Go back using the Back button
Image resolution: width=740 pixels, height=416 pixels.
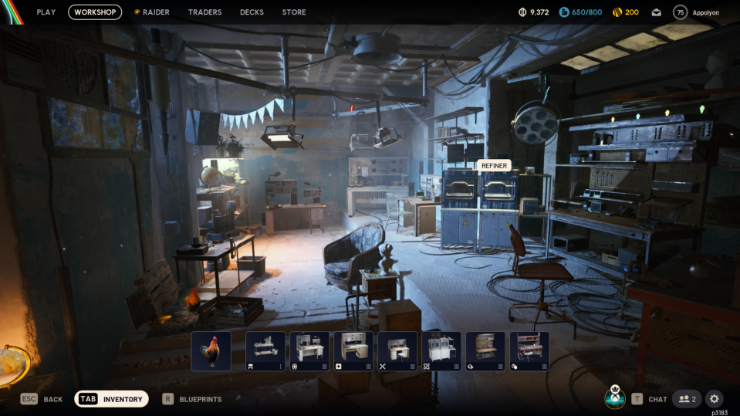[42, 399]
